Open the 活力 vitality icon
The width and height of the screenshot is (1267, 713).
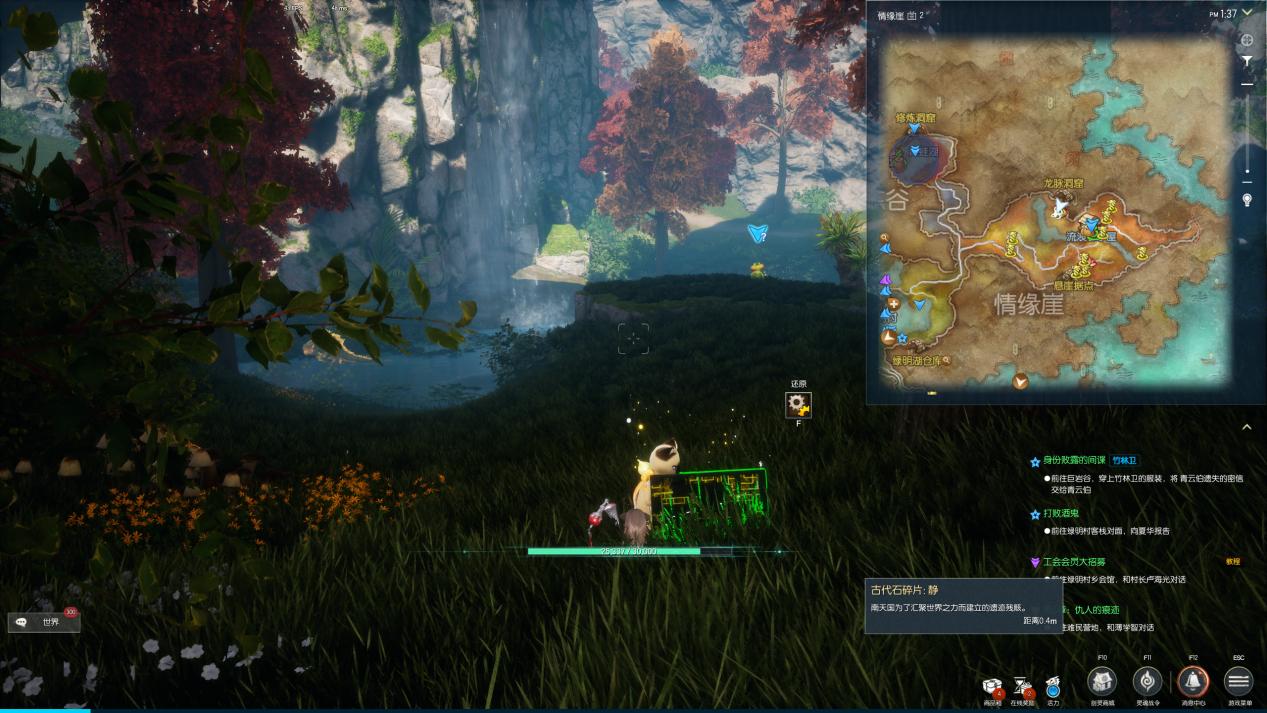coord(1052,687)
